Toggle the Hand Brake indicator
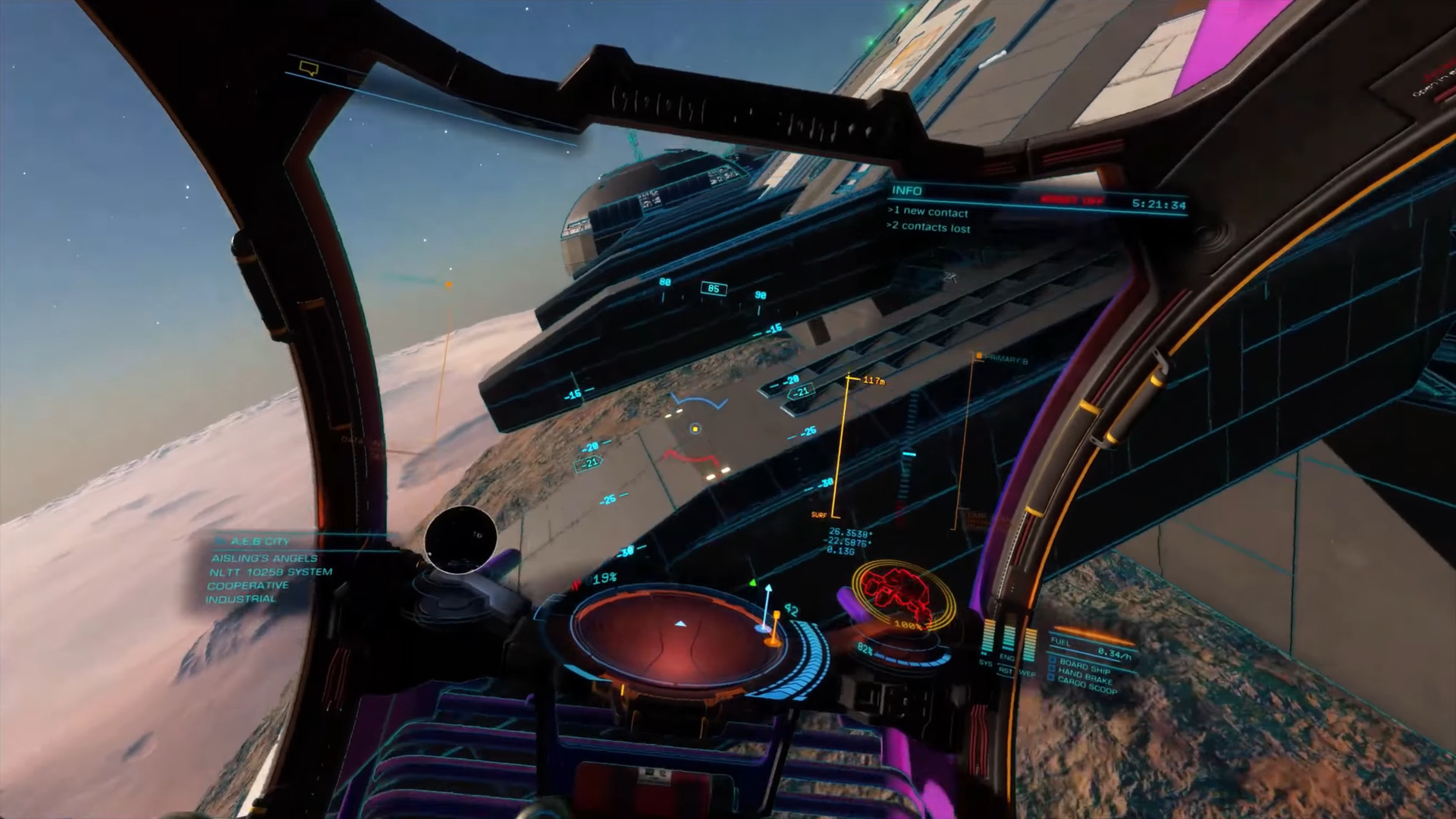 point(1084,676)
